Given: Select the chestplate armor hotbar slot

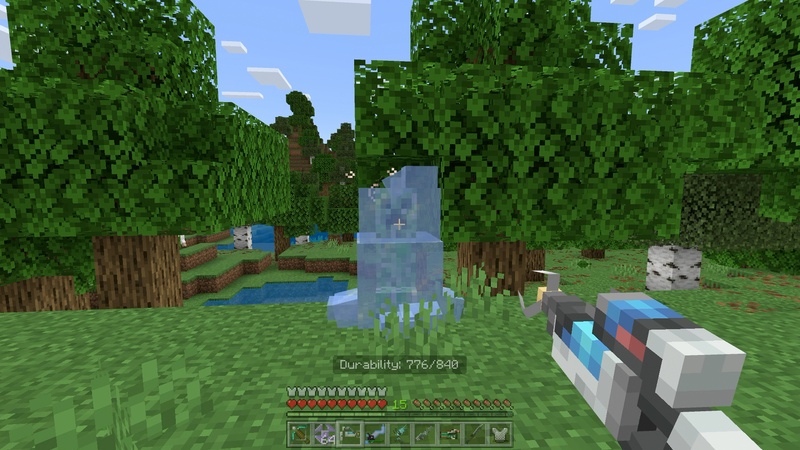Looking at the screenshot, I should (x=499, y=433).
